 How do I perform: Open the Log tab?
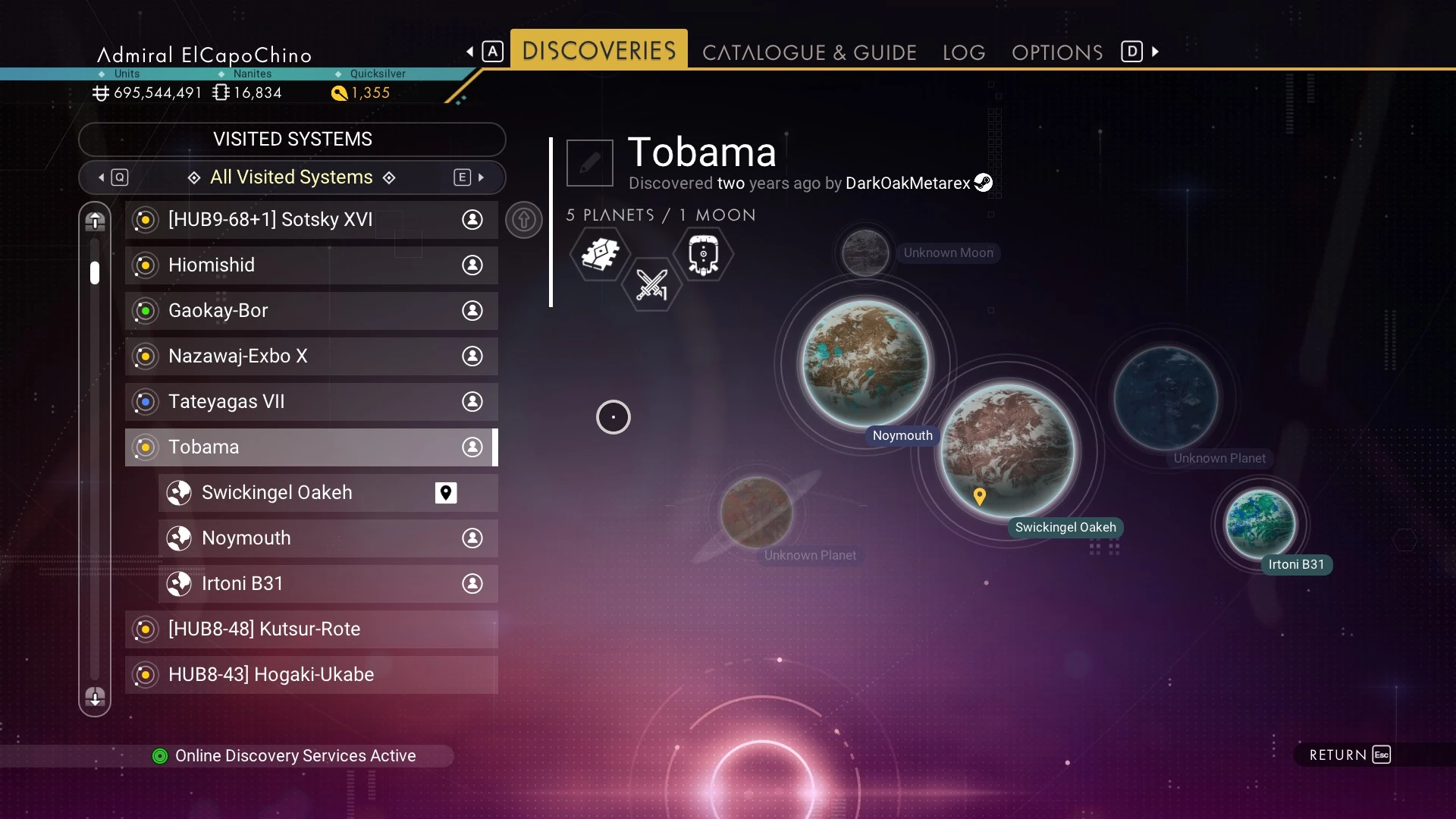[964, 52]
